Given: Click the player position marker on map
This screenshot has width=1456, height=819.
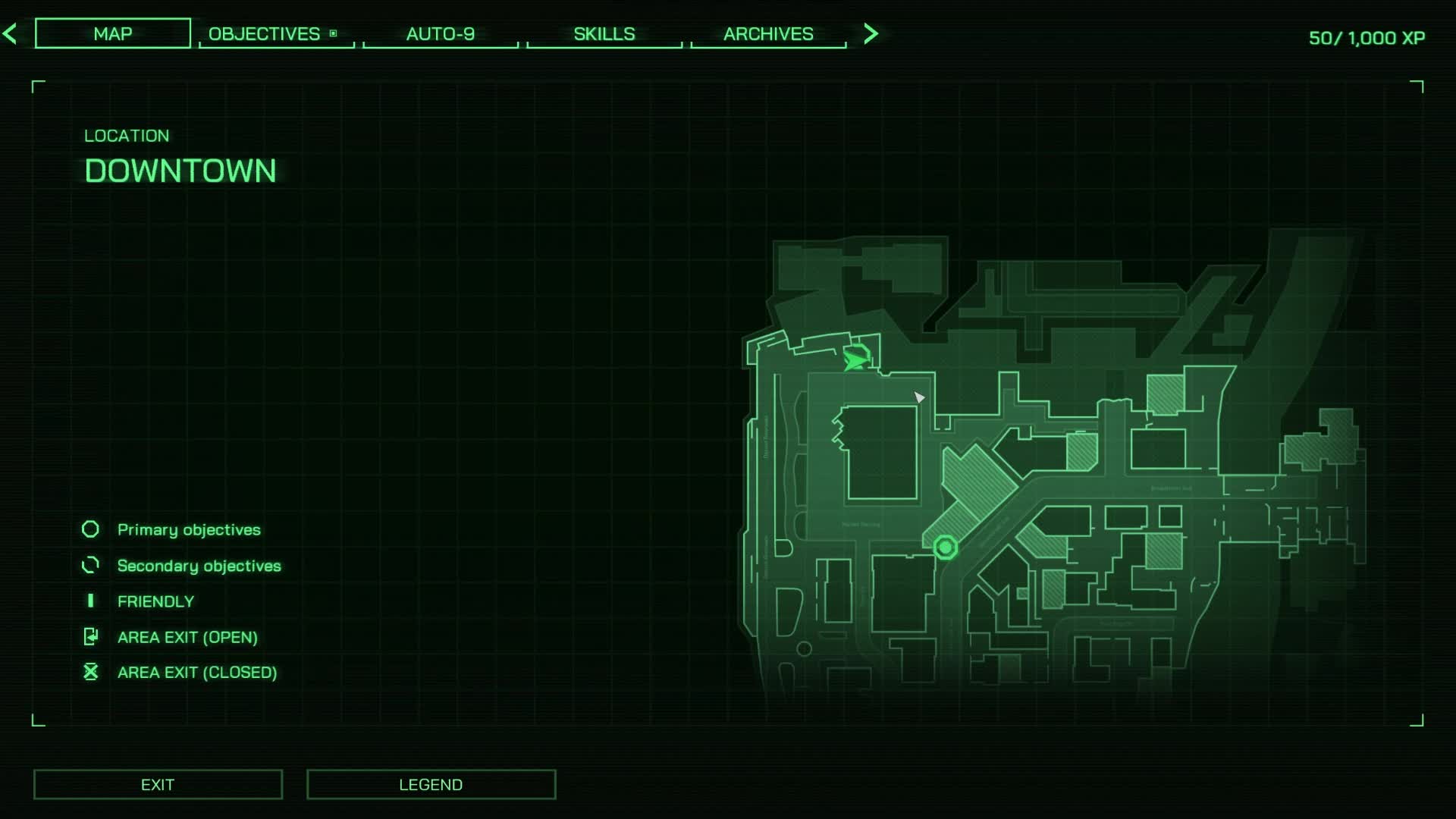Looking at the screenshot, I should click(856, 358).
